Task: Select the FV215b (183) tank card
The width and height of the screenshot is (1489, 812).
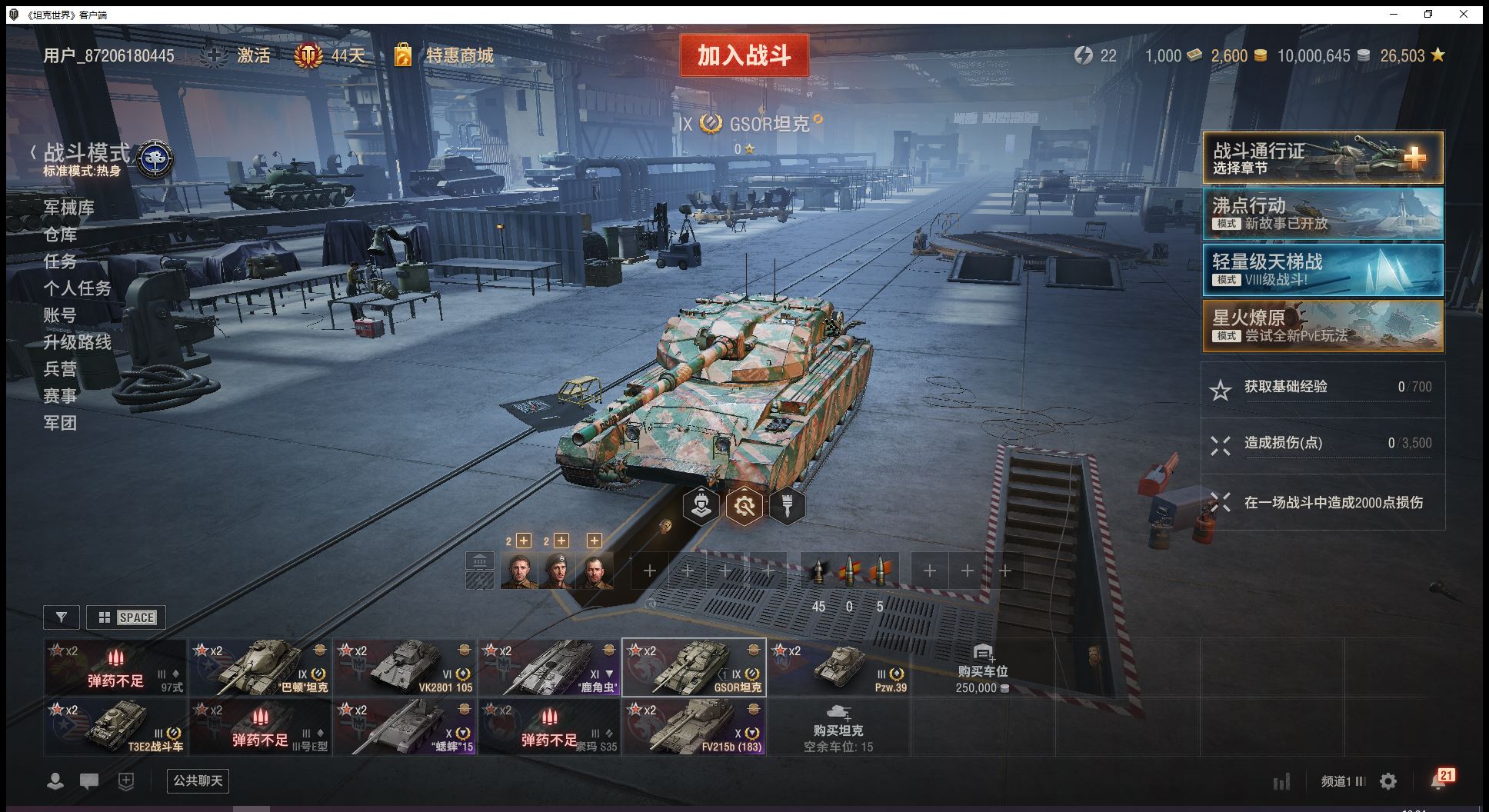Action: coord(694,727)
